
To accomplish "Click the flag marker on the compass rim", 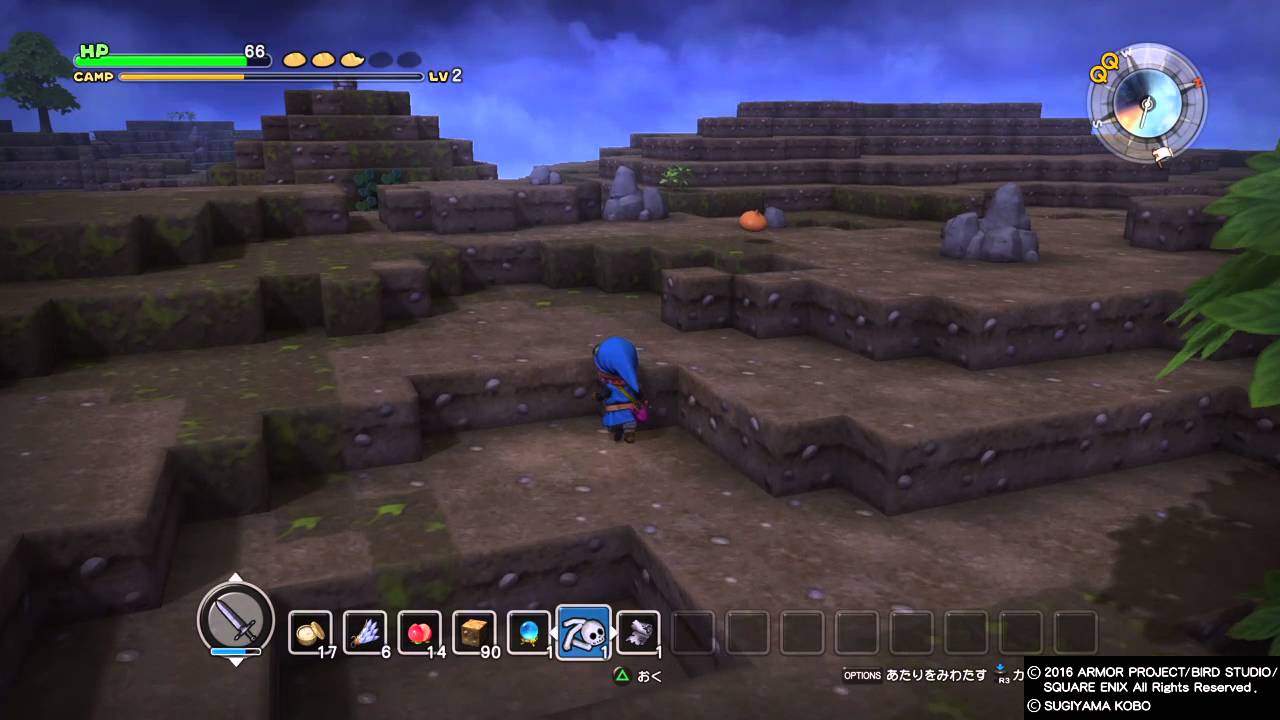I will pos(1162,155).
